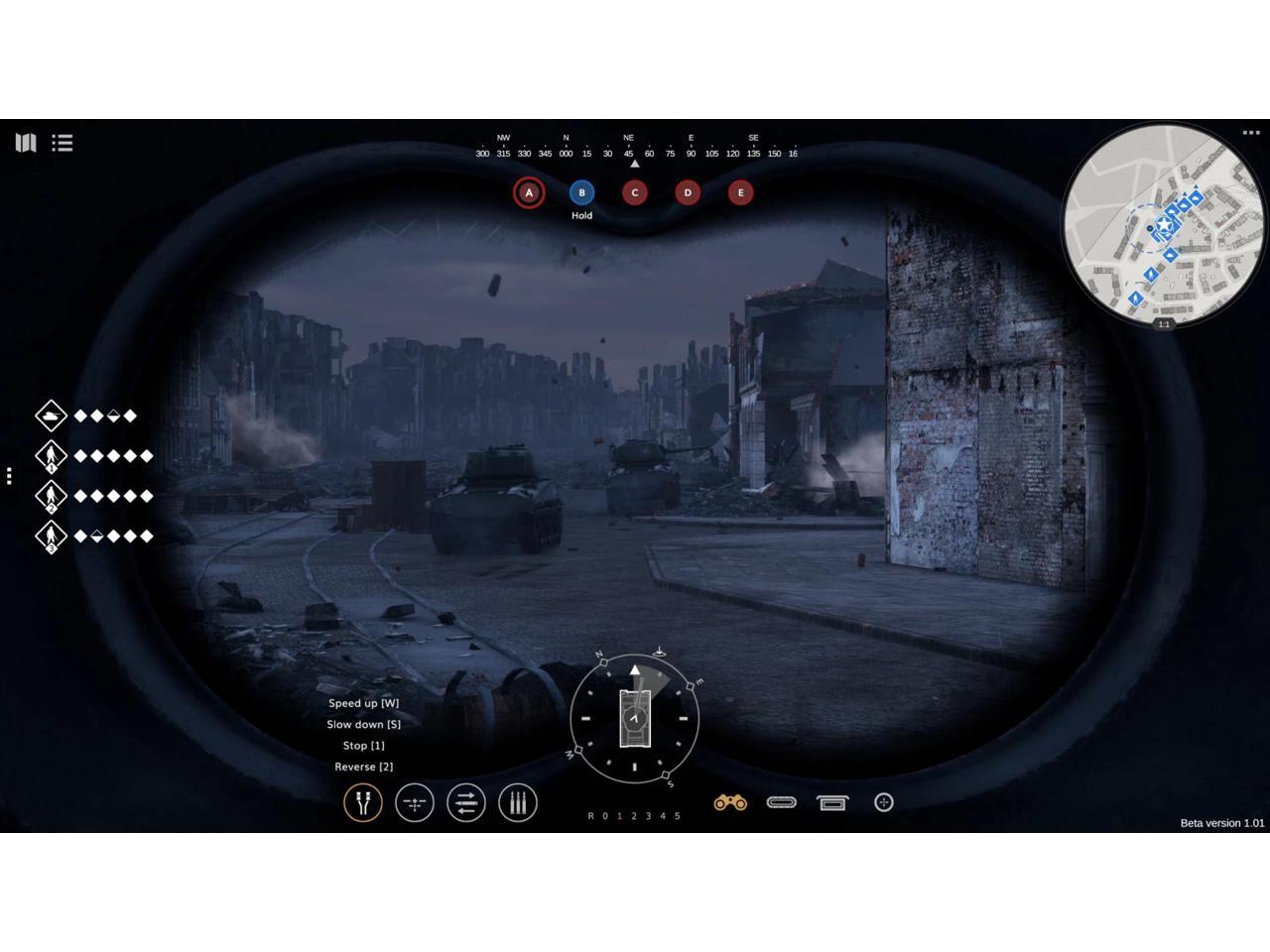
Task: Open the folded map icon
Action: tap(26, 143)
